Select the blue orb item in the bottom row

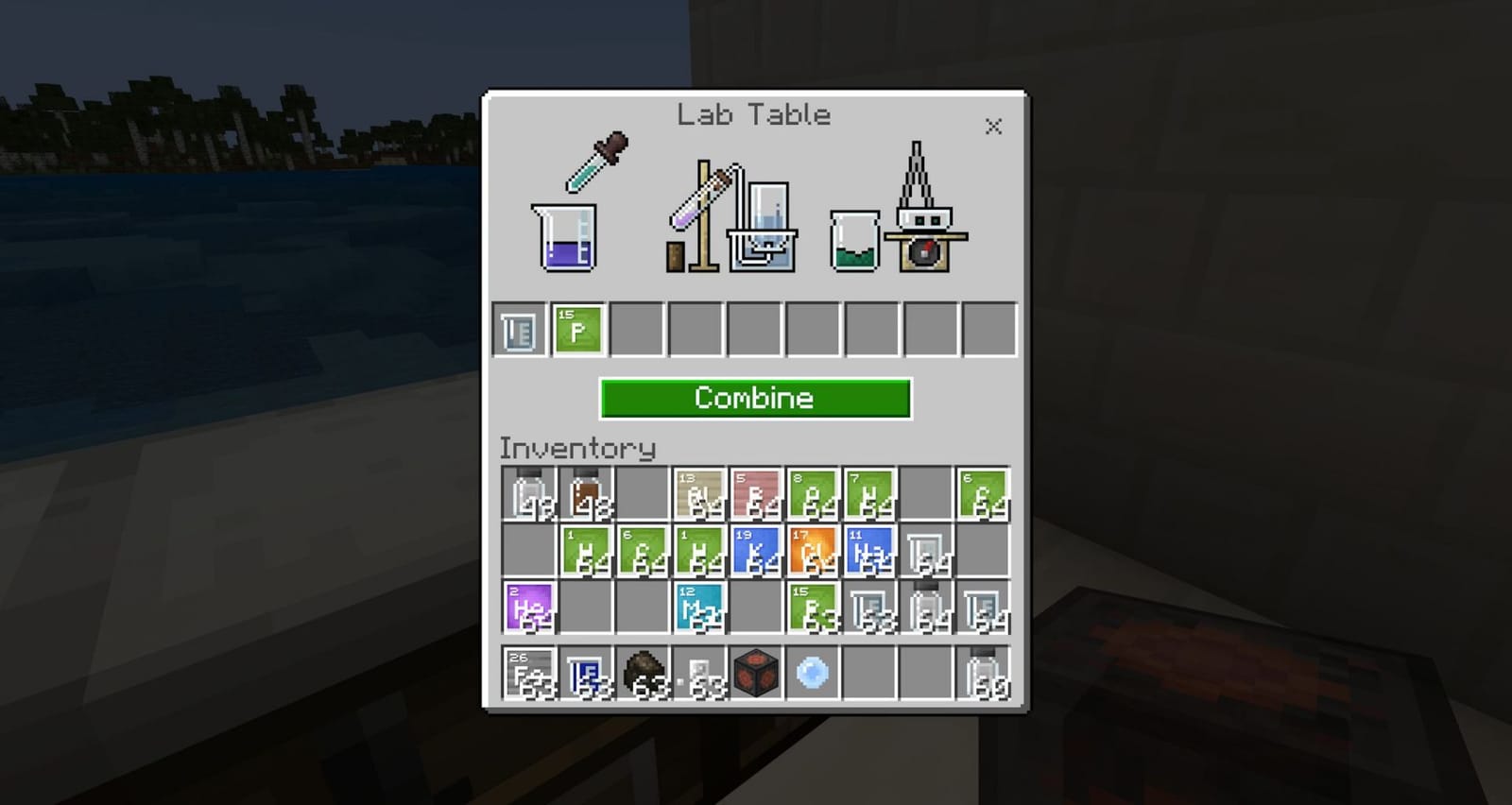813,671
